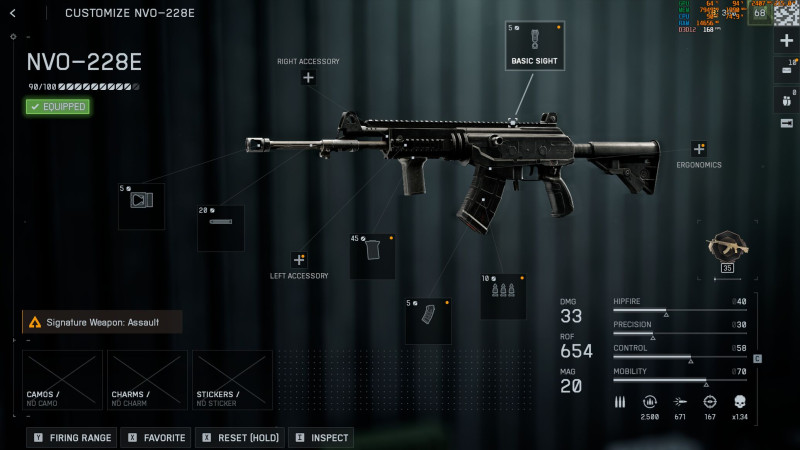This screenshot has width=800, height=450.
Task: Click the Reset (Hold) button
Action: [240, 438]
